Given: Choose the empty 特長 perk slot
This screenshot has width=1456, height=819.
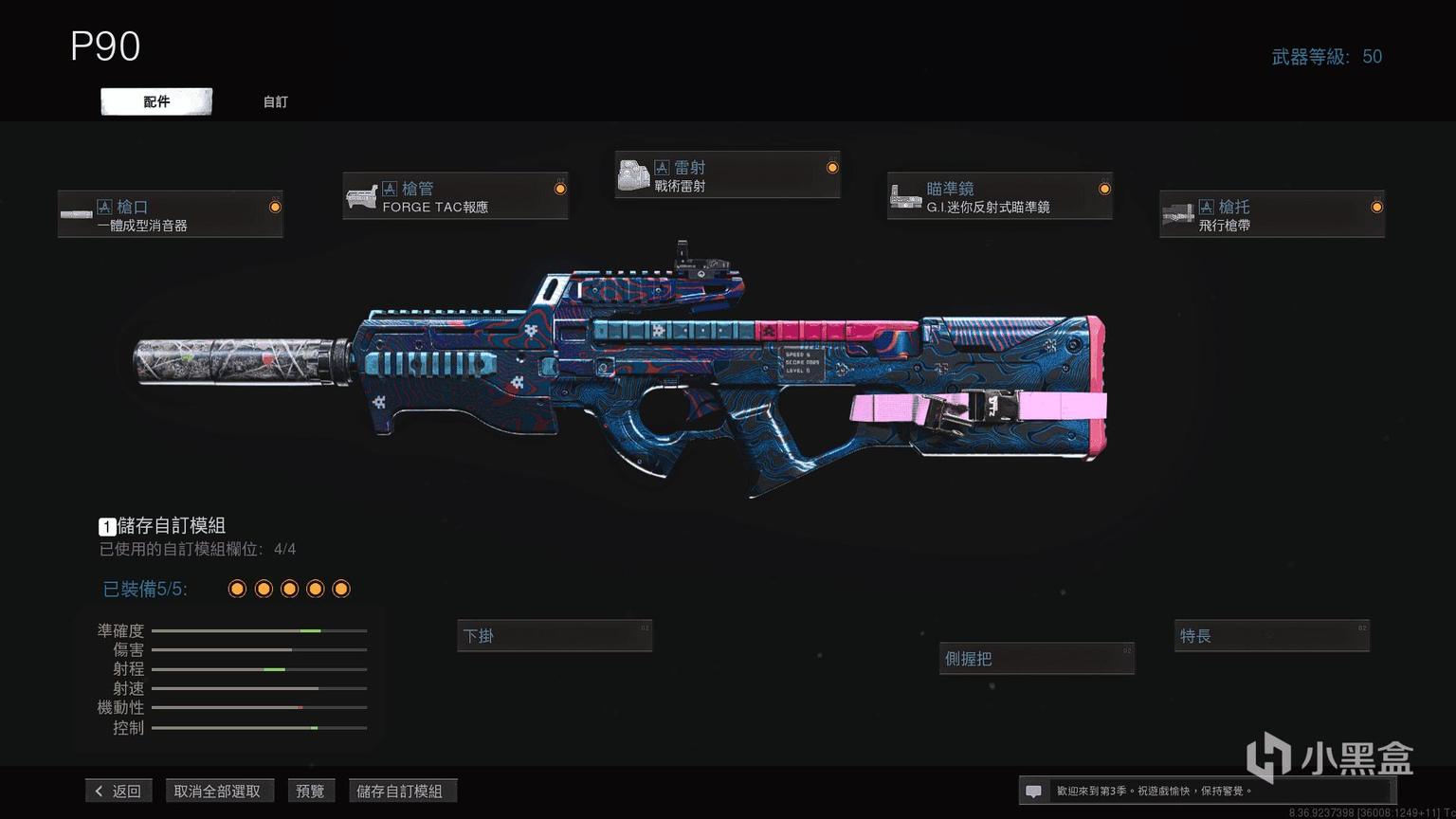Looking at the screenshot, I should [1272, 636].
